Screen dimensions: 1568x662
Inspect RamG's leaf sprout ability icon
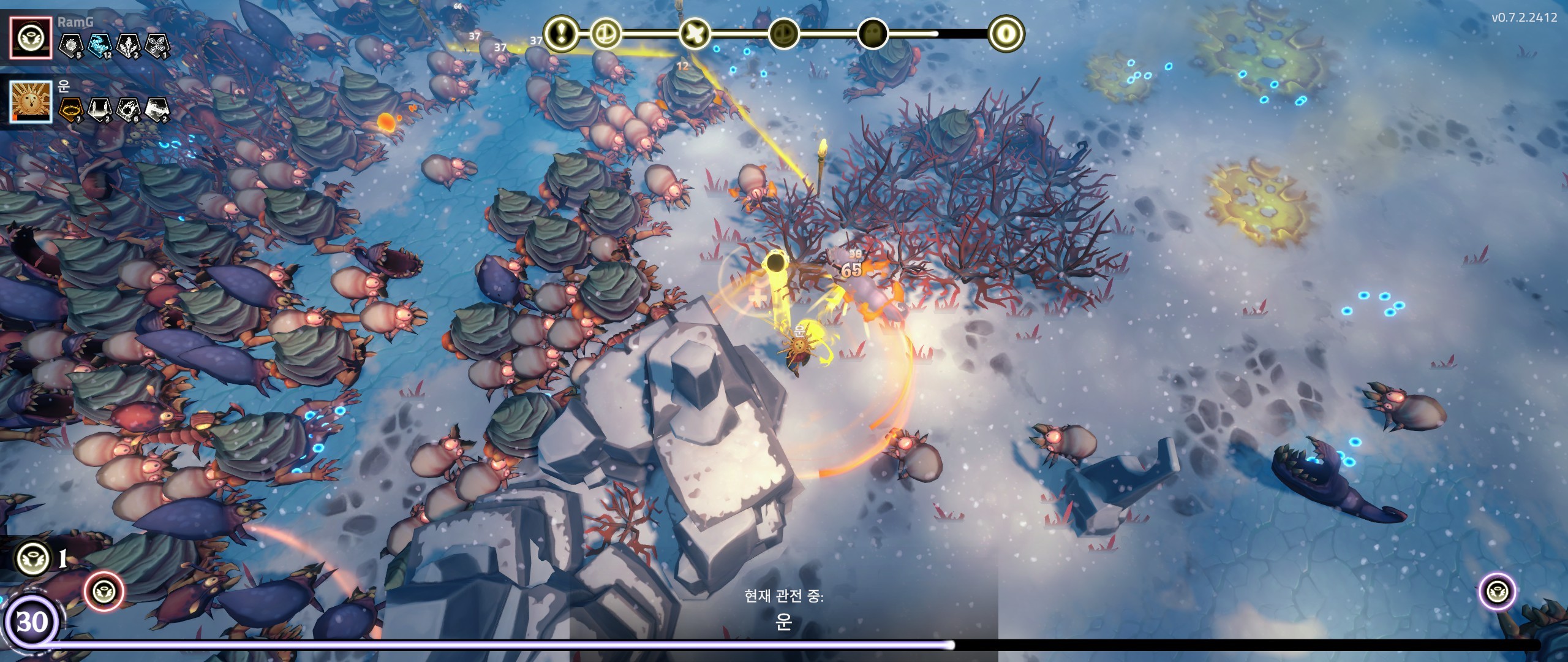(129, 45)
